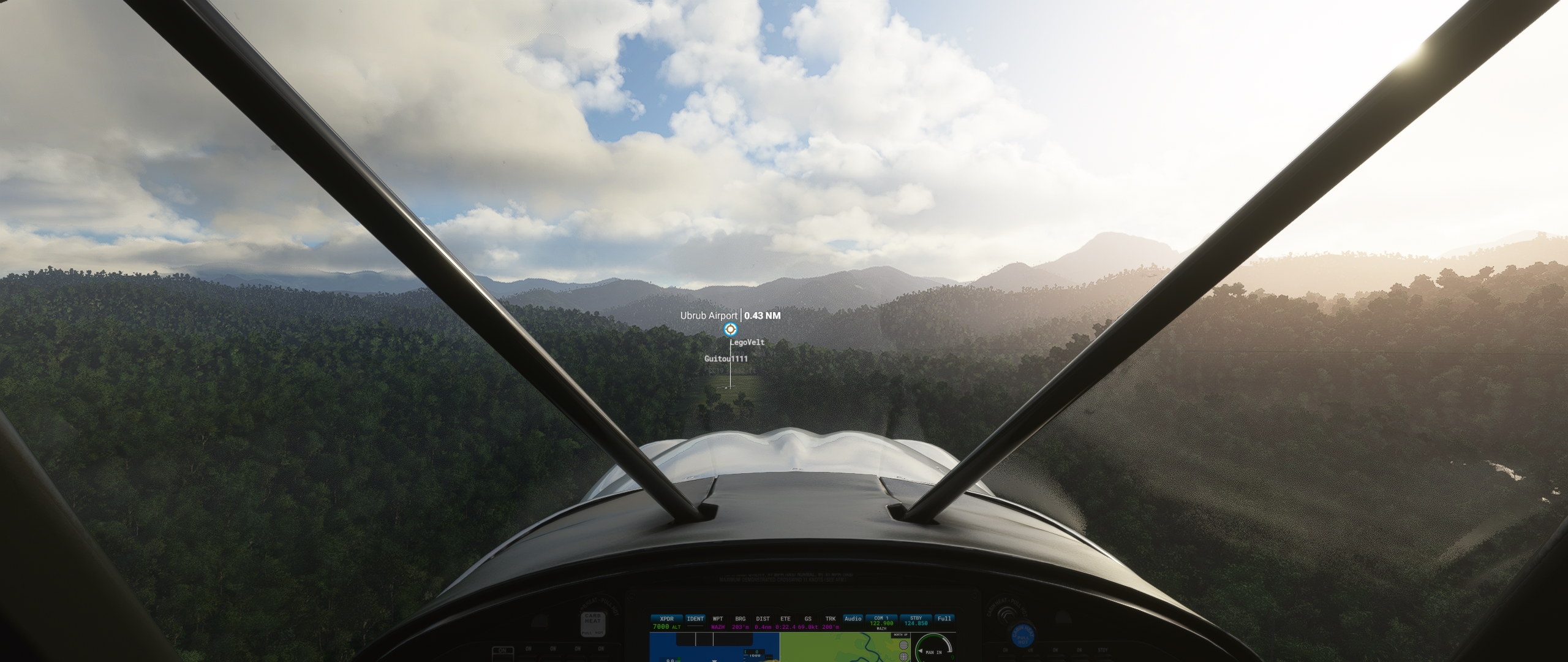This screenshot has width=1568, height=662.
Task: Switch to the WPT waypoint tab
Action: 718,618
